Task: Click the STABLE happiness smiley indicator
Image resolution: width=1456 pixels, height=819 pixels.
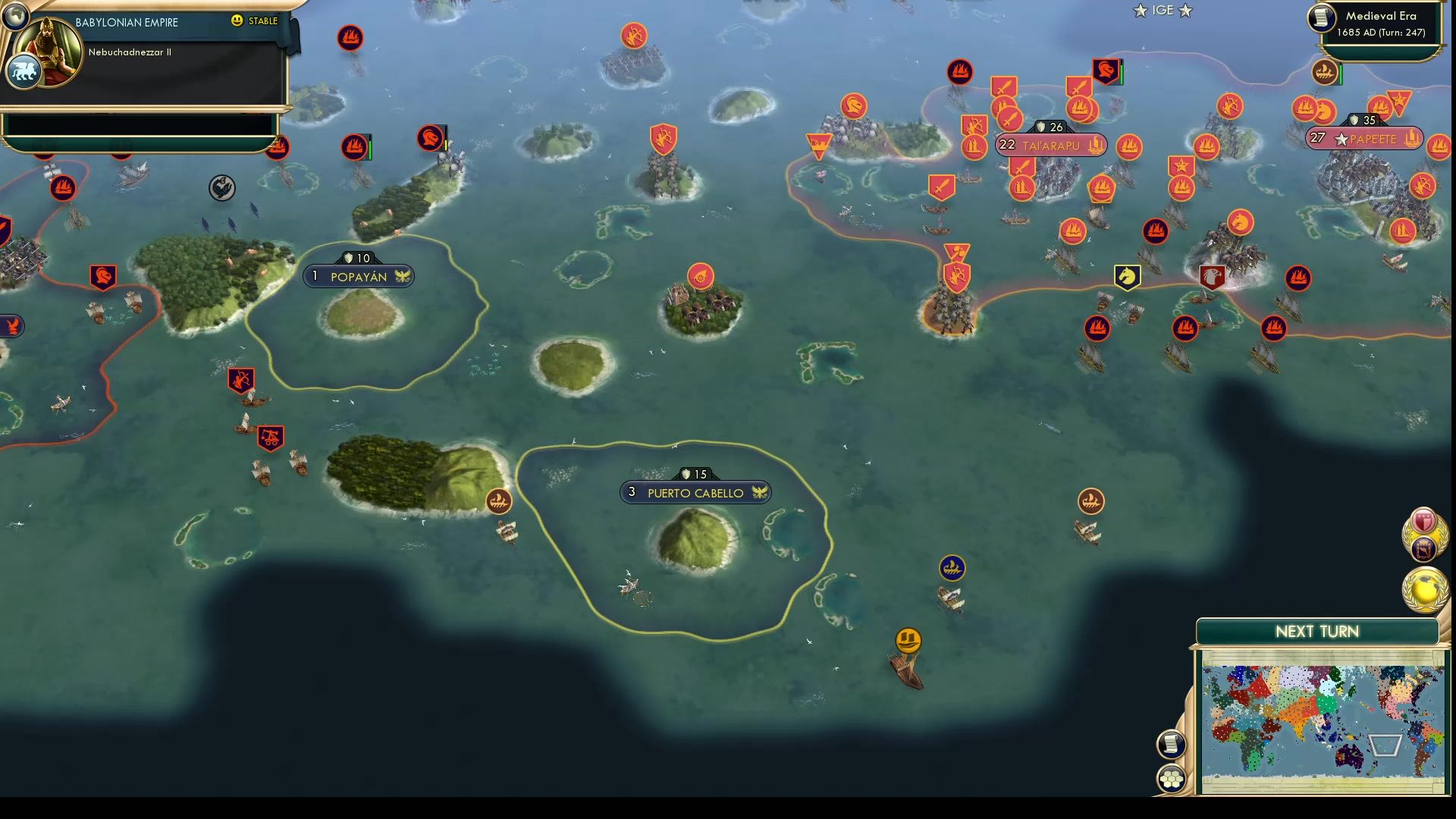Action: click(238, 22)
